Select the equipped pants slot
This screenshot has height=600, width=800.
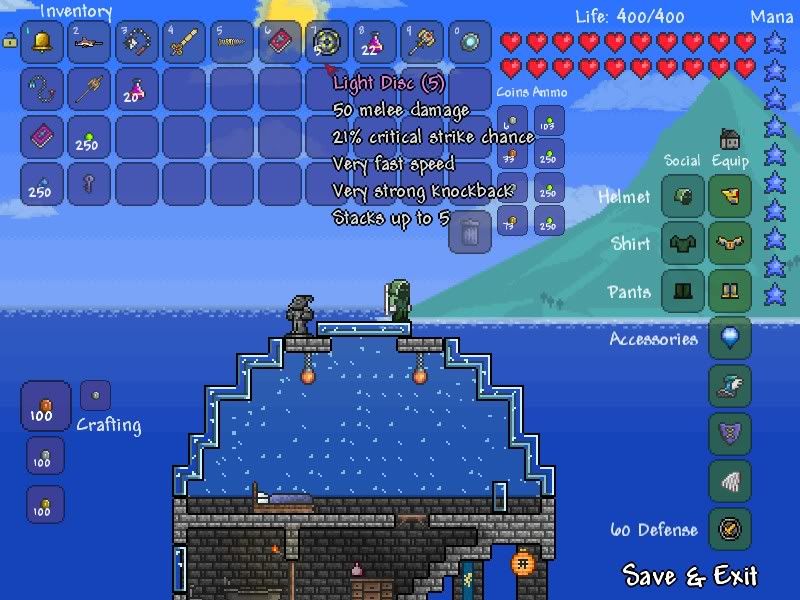[730, 291]
